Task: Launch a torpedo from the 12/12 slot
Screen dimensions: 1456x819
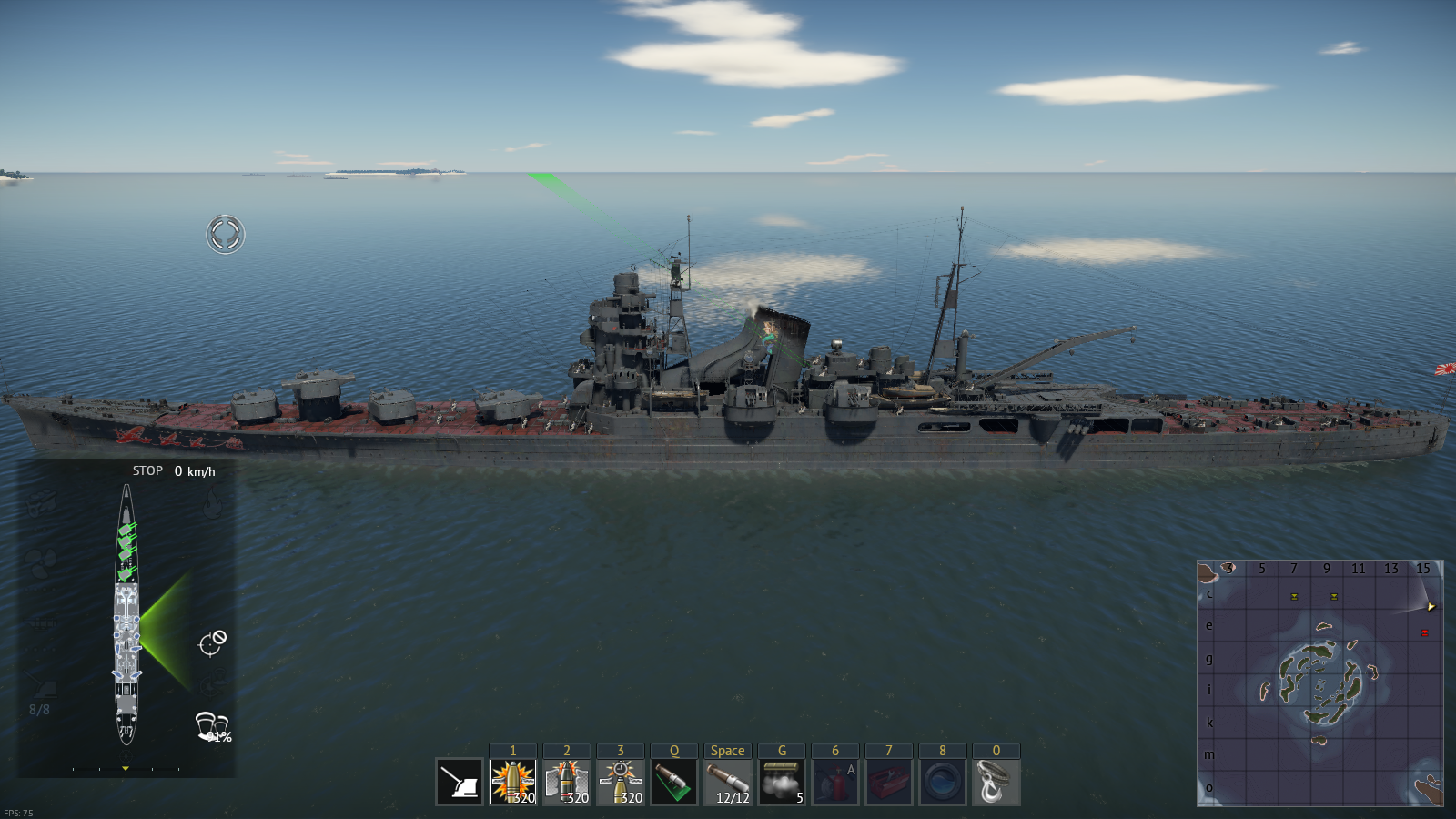Action: tap(728, 782)
